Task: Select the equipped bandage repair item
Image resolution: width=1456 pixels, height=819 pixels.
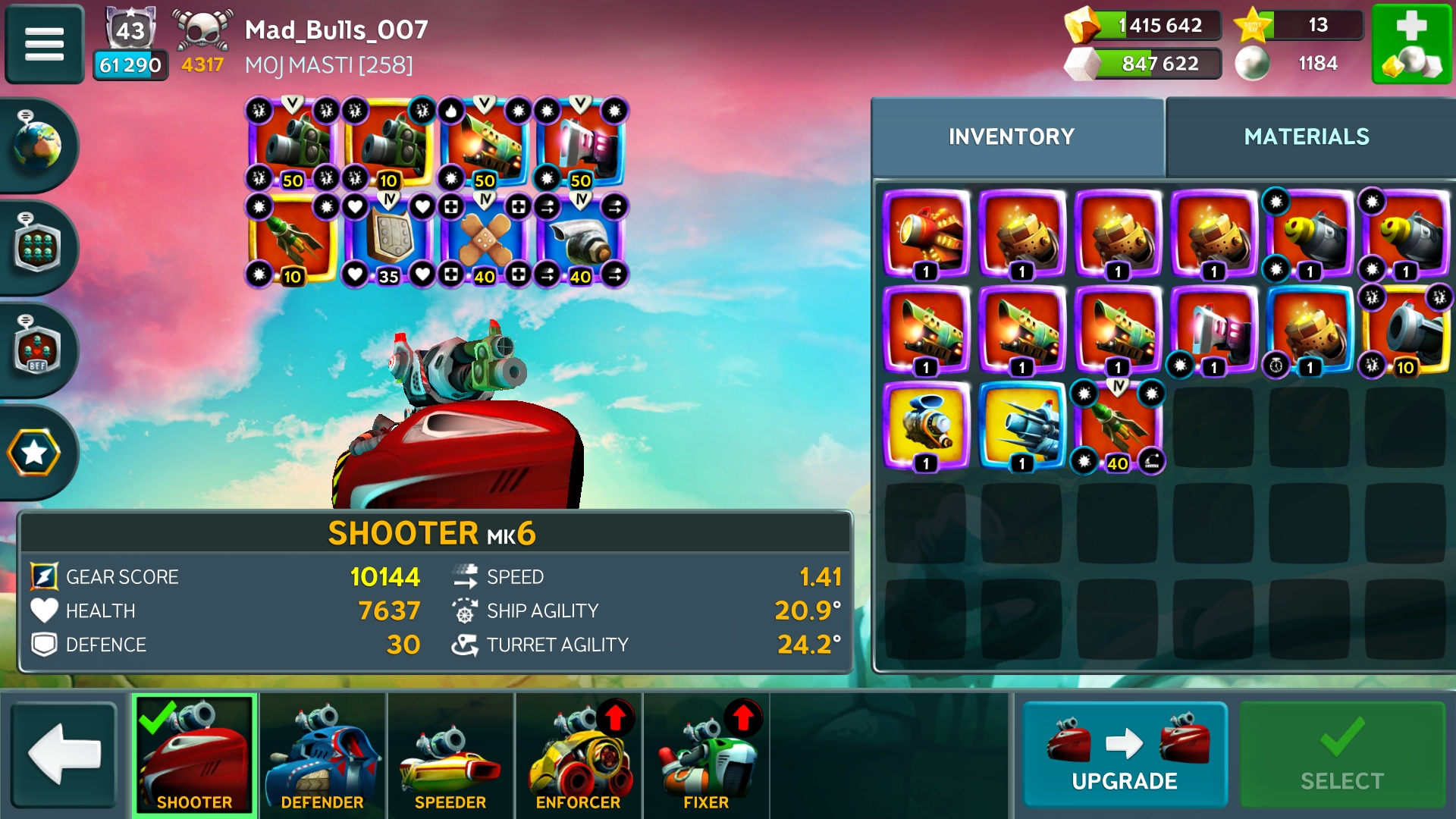Action: coord(485,240)
